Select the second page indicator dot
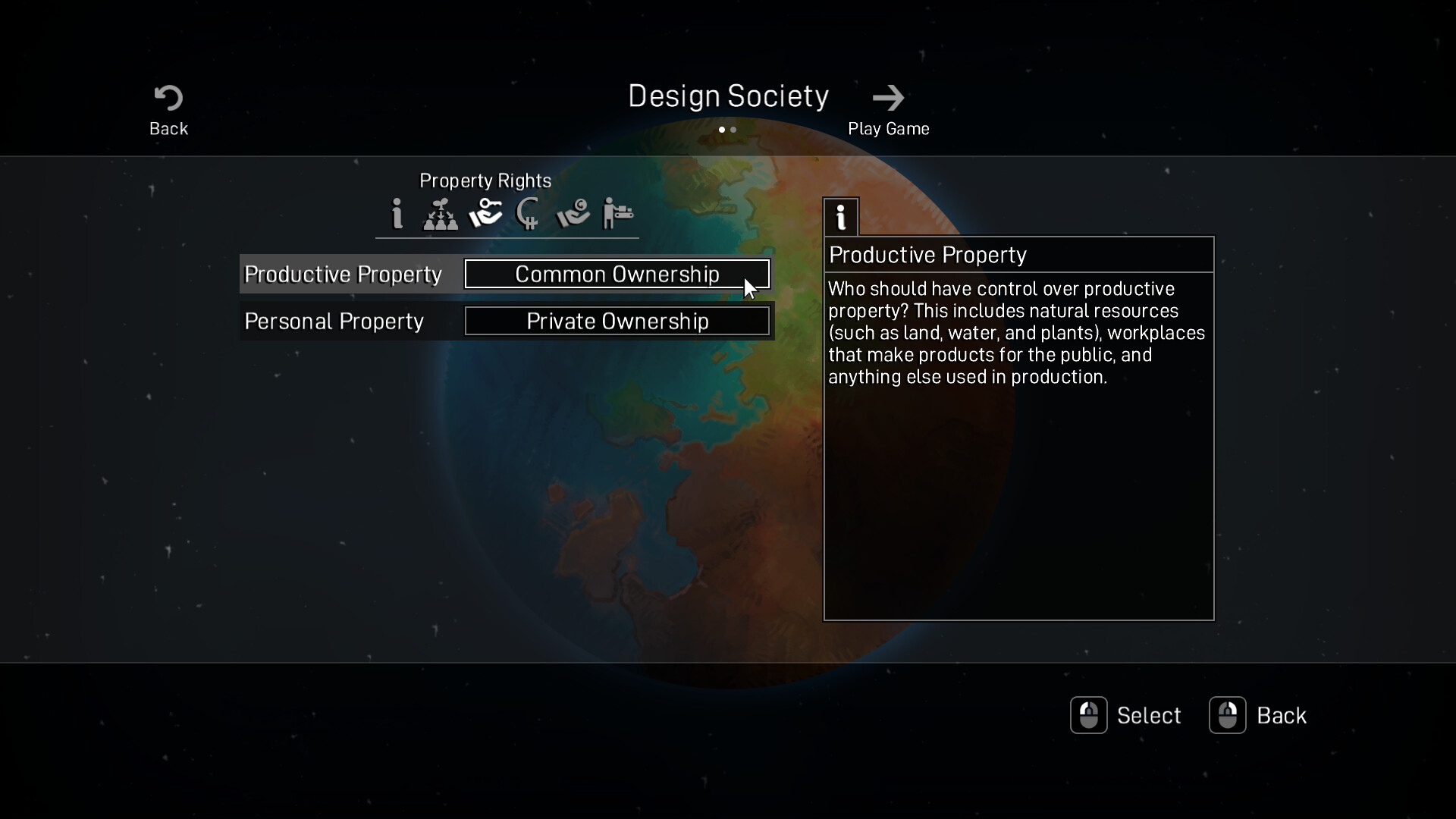The image size is (1456, 819). coord(735,130)
